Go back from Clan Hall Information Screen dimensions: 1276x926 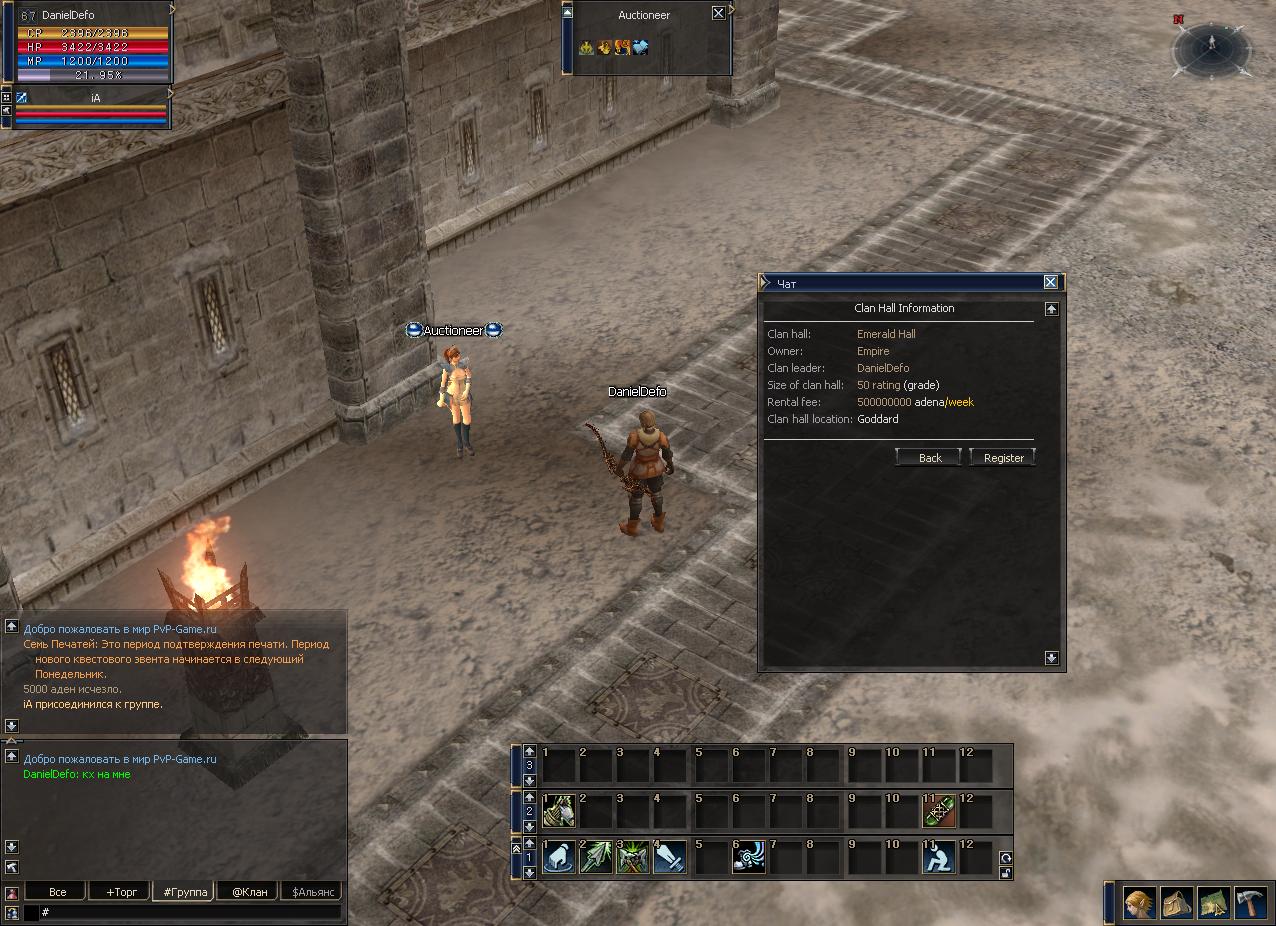(x=930, y=458)
